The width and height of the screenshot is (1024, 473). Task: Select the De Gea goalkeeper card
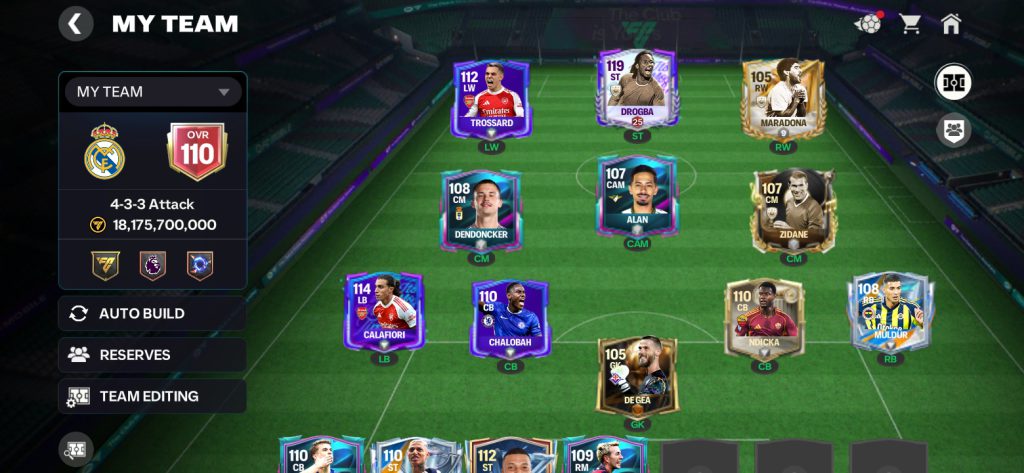coord(637,375)
